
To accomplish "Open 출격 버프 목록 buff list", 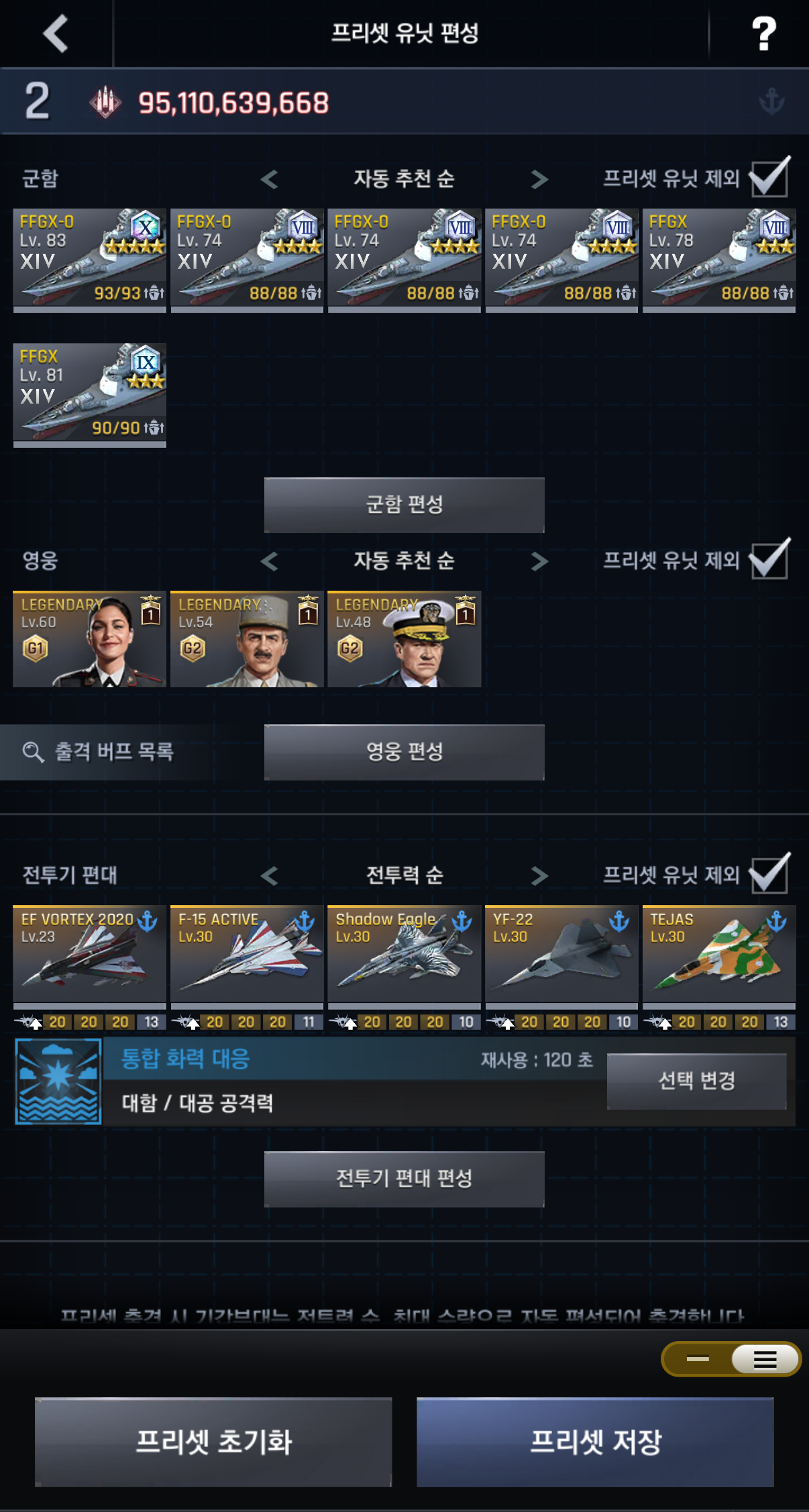I will [101, 752].
